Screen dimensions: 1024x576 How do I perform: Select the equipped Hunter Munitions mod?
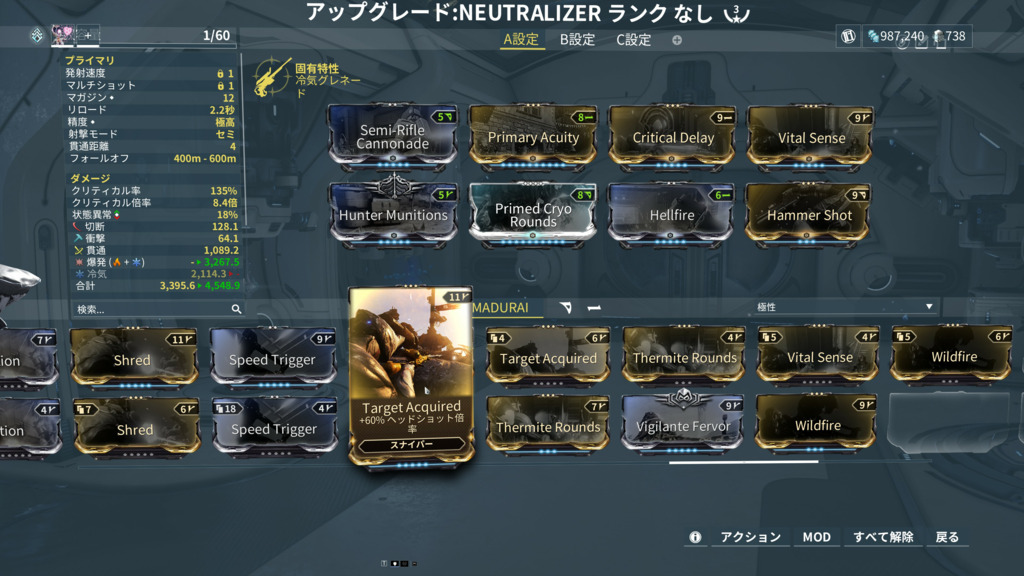[393, 214]
